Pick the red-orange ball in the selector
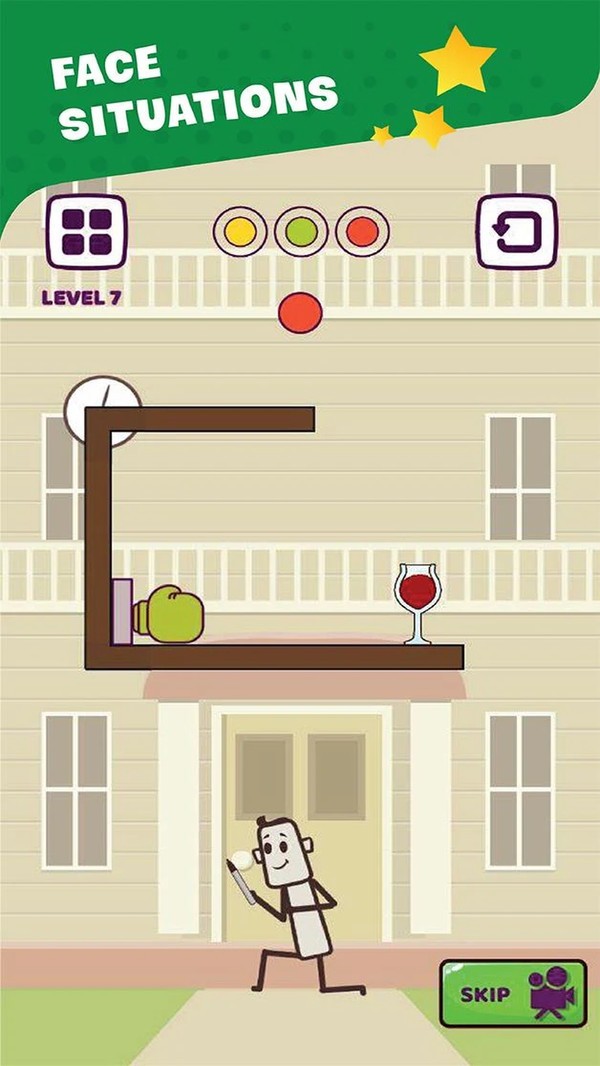Image resolution: width=600 pixels, height=1066 pixels. point(362,232)
